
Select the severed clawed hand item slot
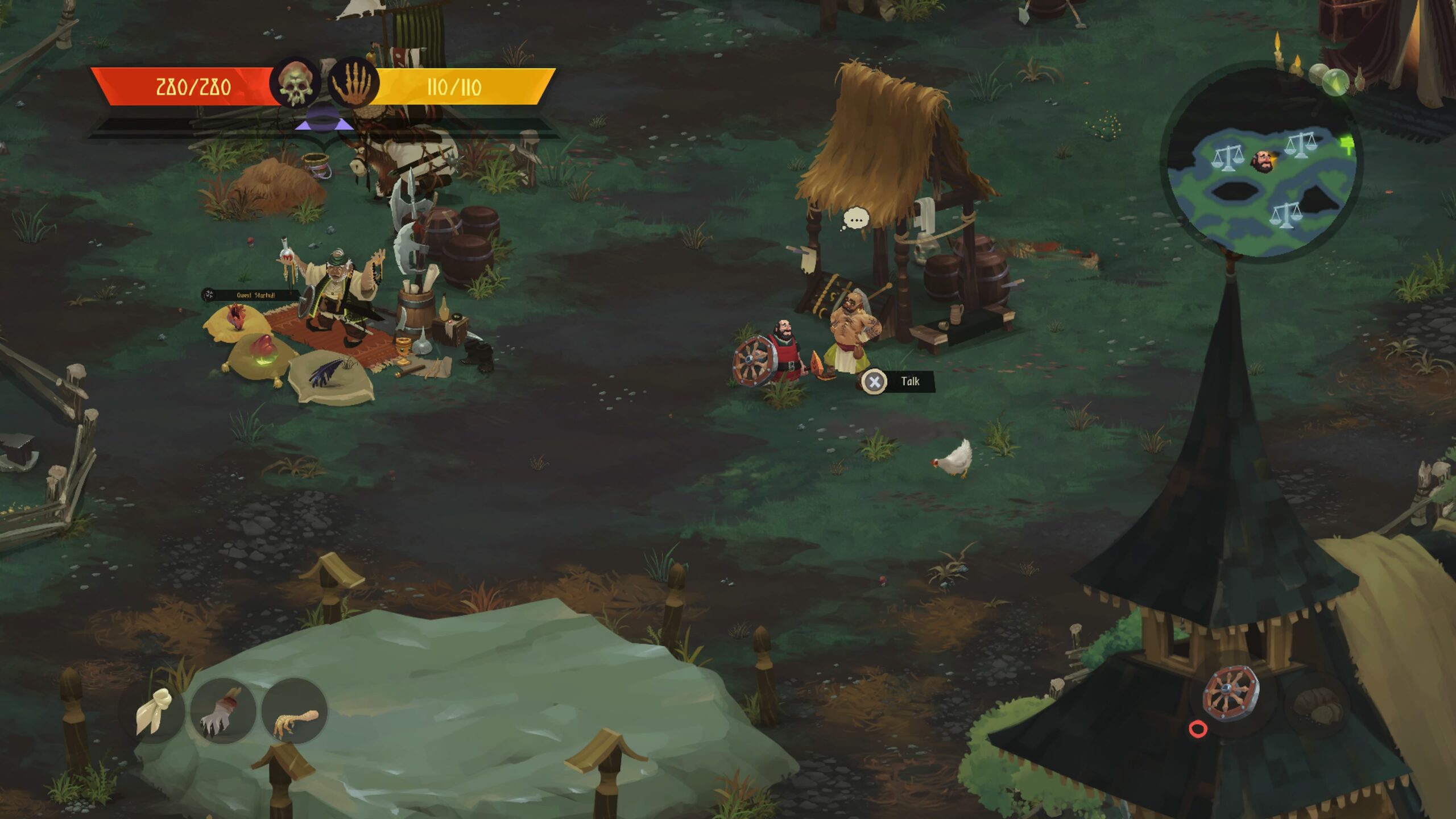click(223, 711)
